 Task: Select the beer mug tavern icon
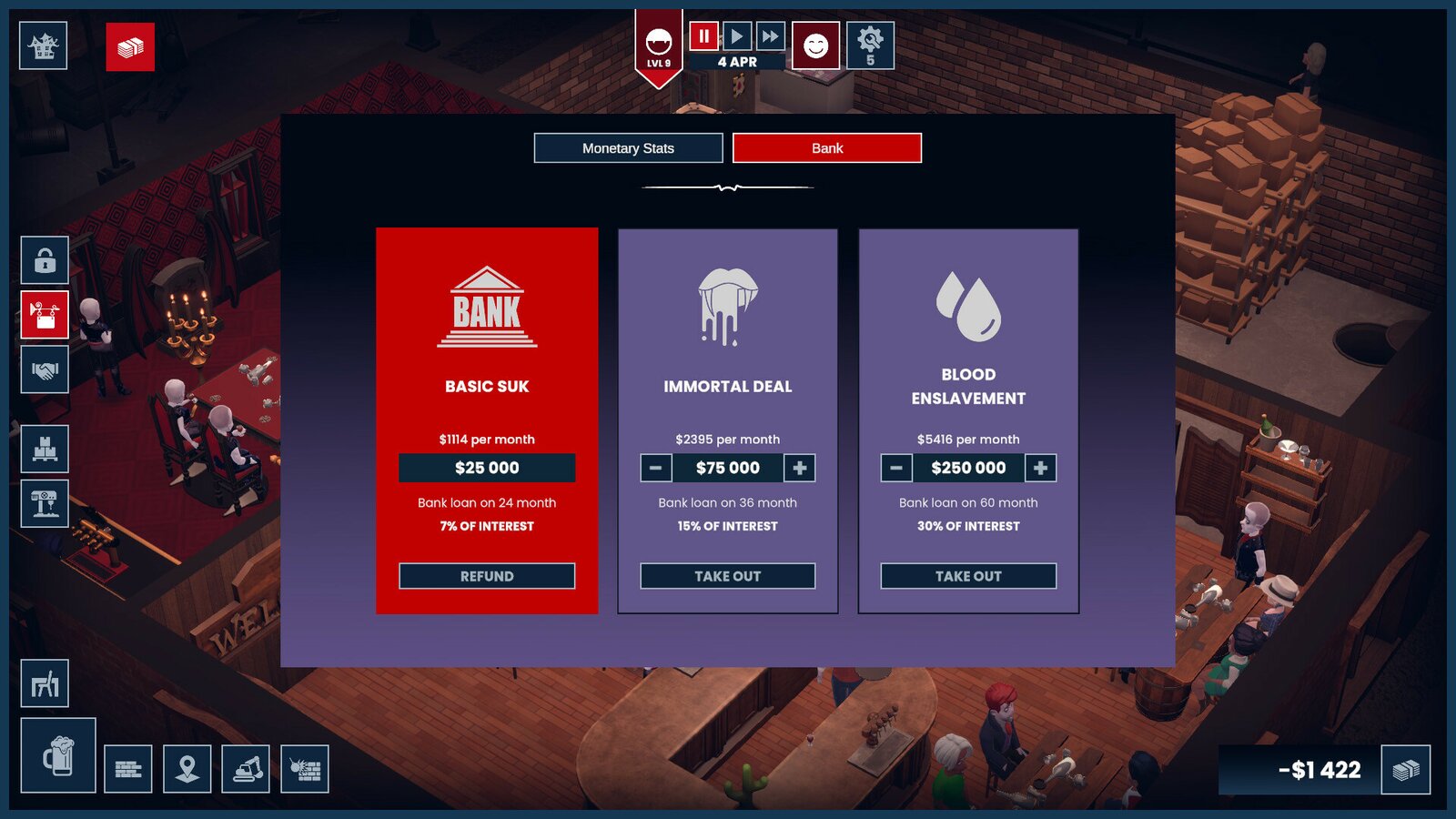(x=56, y=756)
